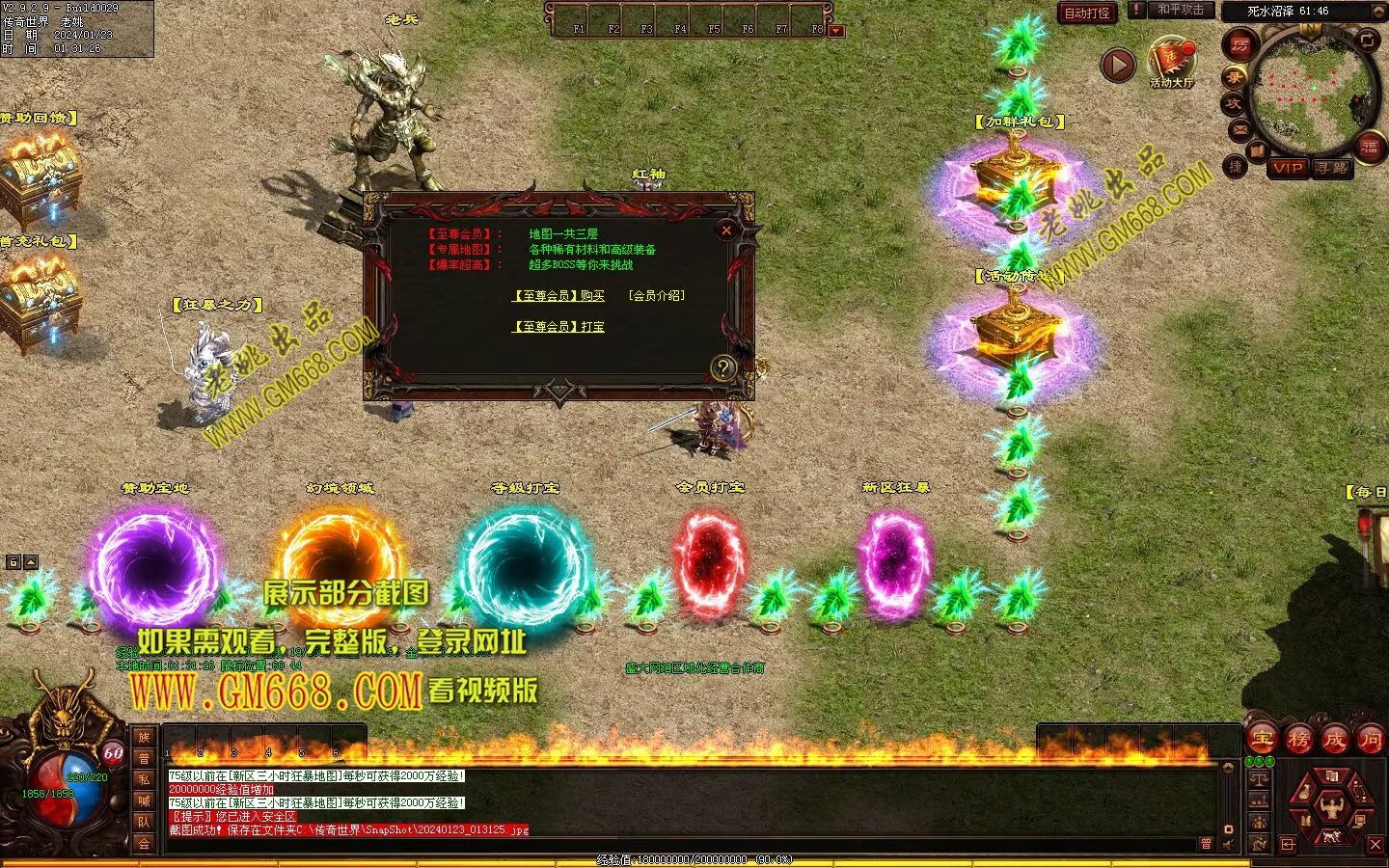Click the question mark help icon in the dialog
Viewport: 1389px width, 868px height.
[722, 367]
